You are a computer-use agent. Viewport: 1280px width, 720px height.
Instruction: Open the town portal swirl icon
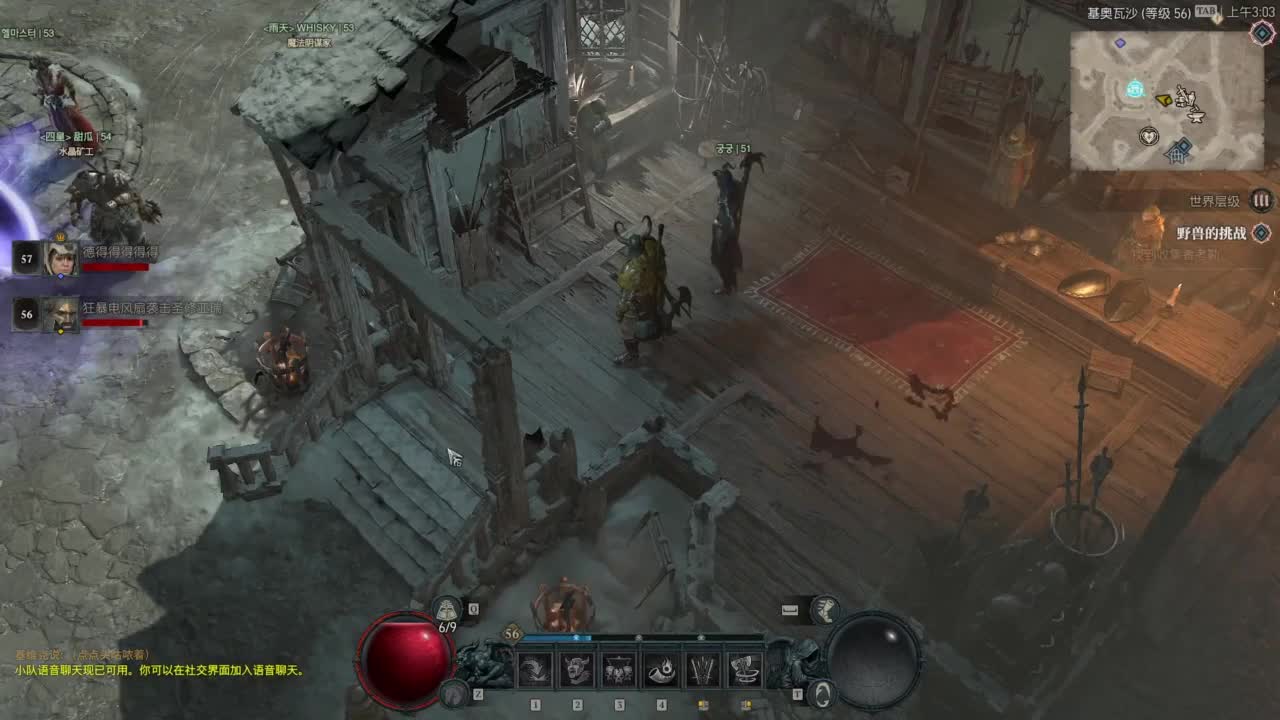pyautogui.click(x=820, y=692)
